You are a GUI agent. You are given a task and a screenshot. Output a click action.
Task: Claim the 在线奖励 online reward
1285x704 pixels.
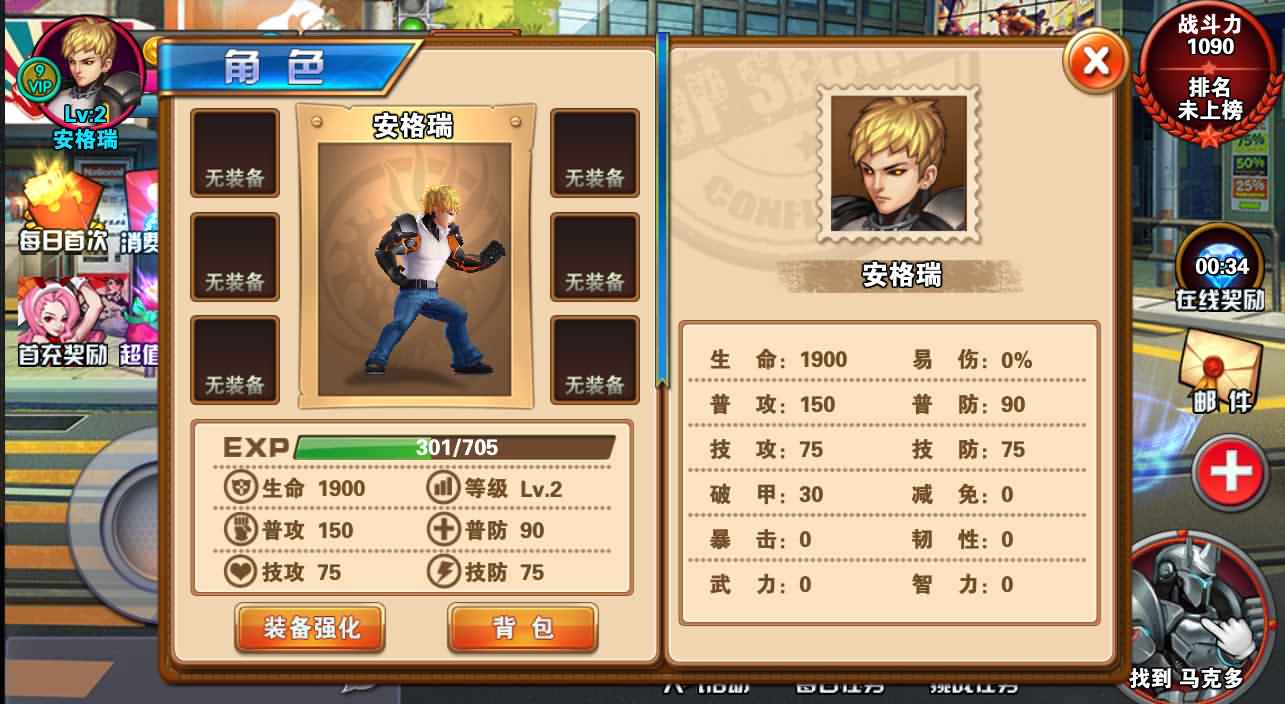[1221, 268]
